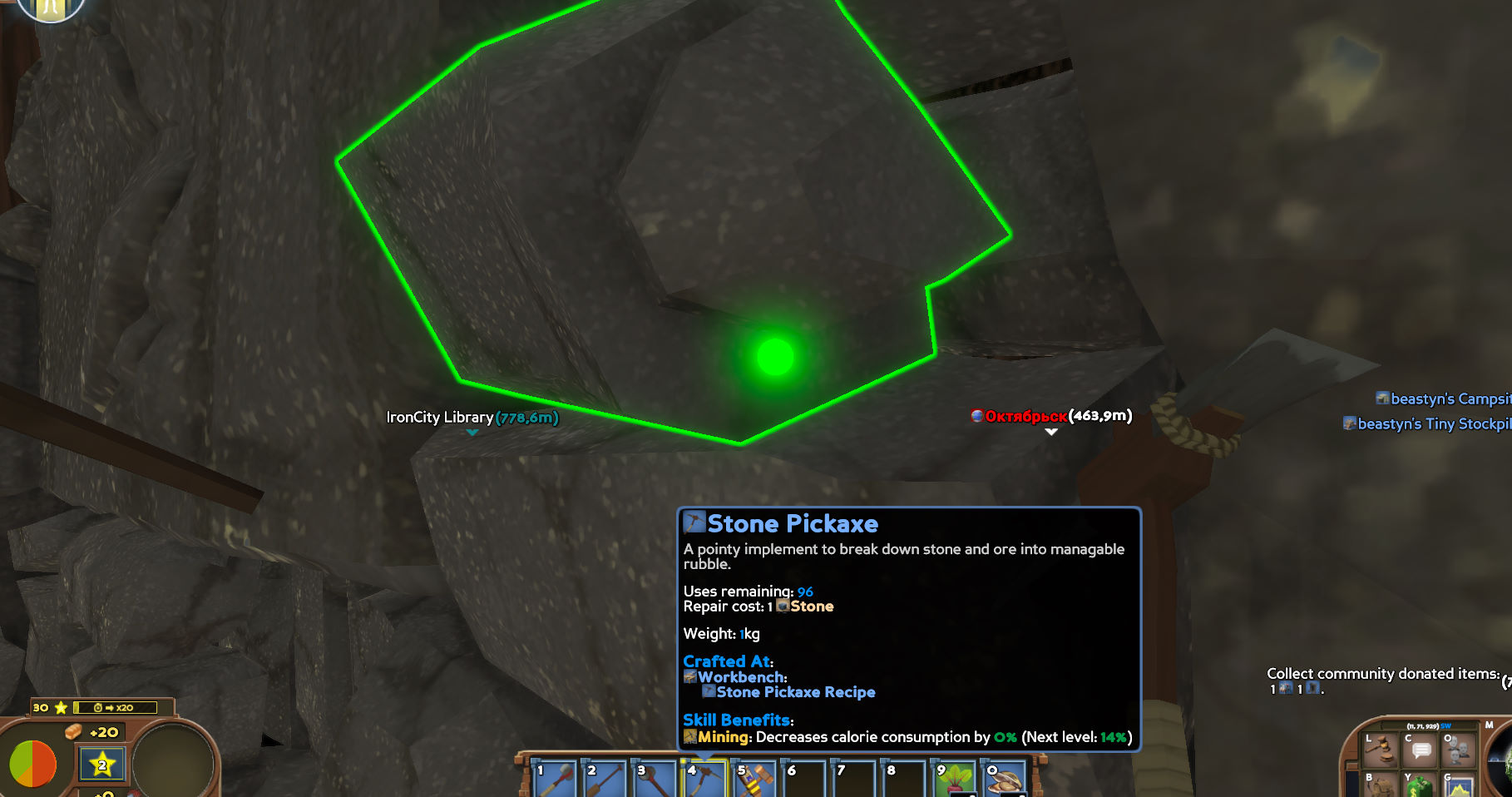The width and height of the screenshot is (1512, 797).
Task: Open the laws panel with the gavel icon
Action: [x=1379, y=750]
